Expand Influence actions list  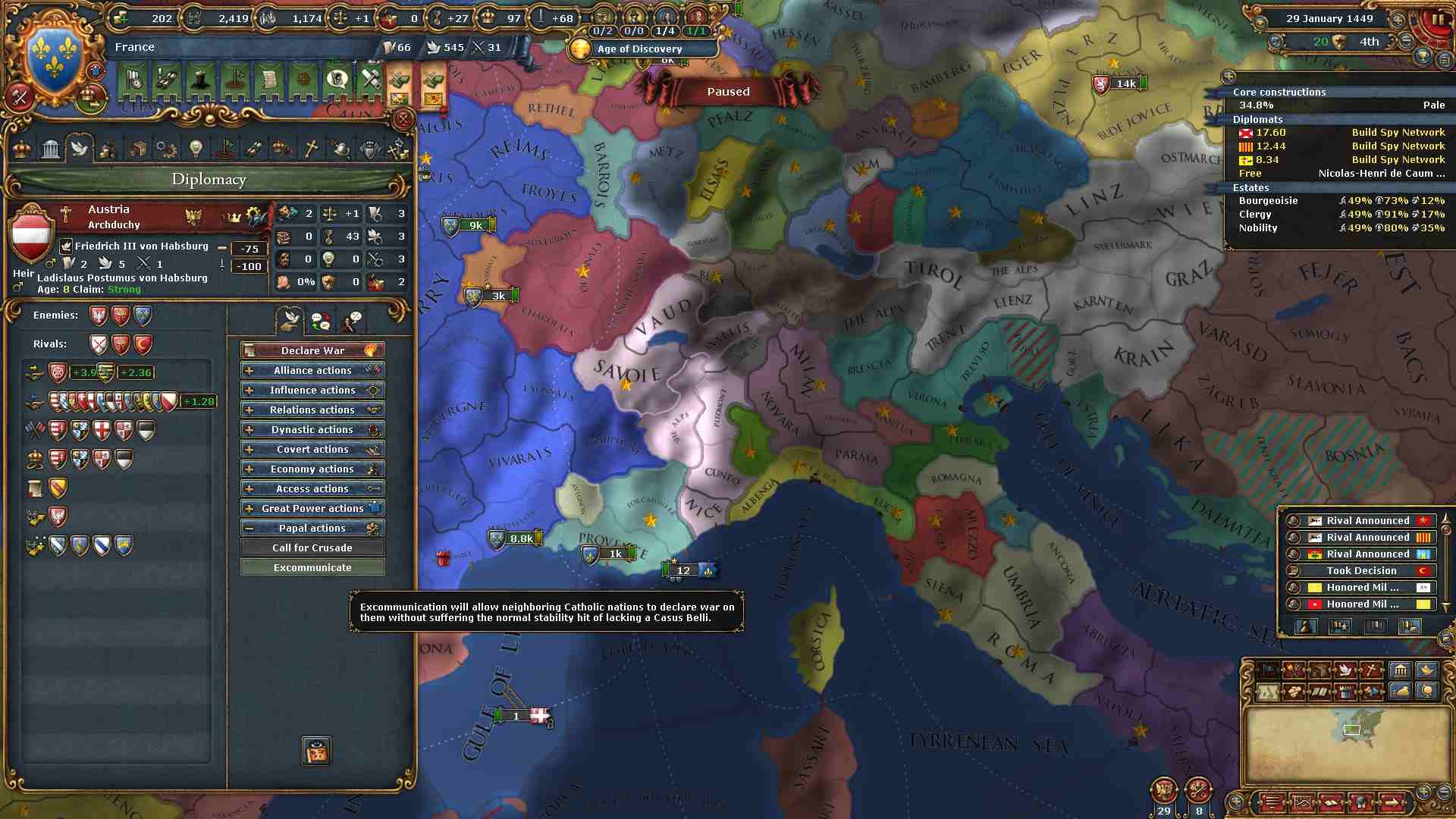coord(312,390)
